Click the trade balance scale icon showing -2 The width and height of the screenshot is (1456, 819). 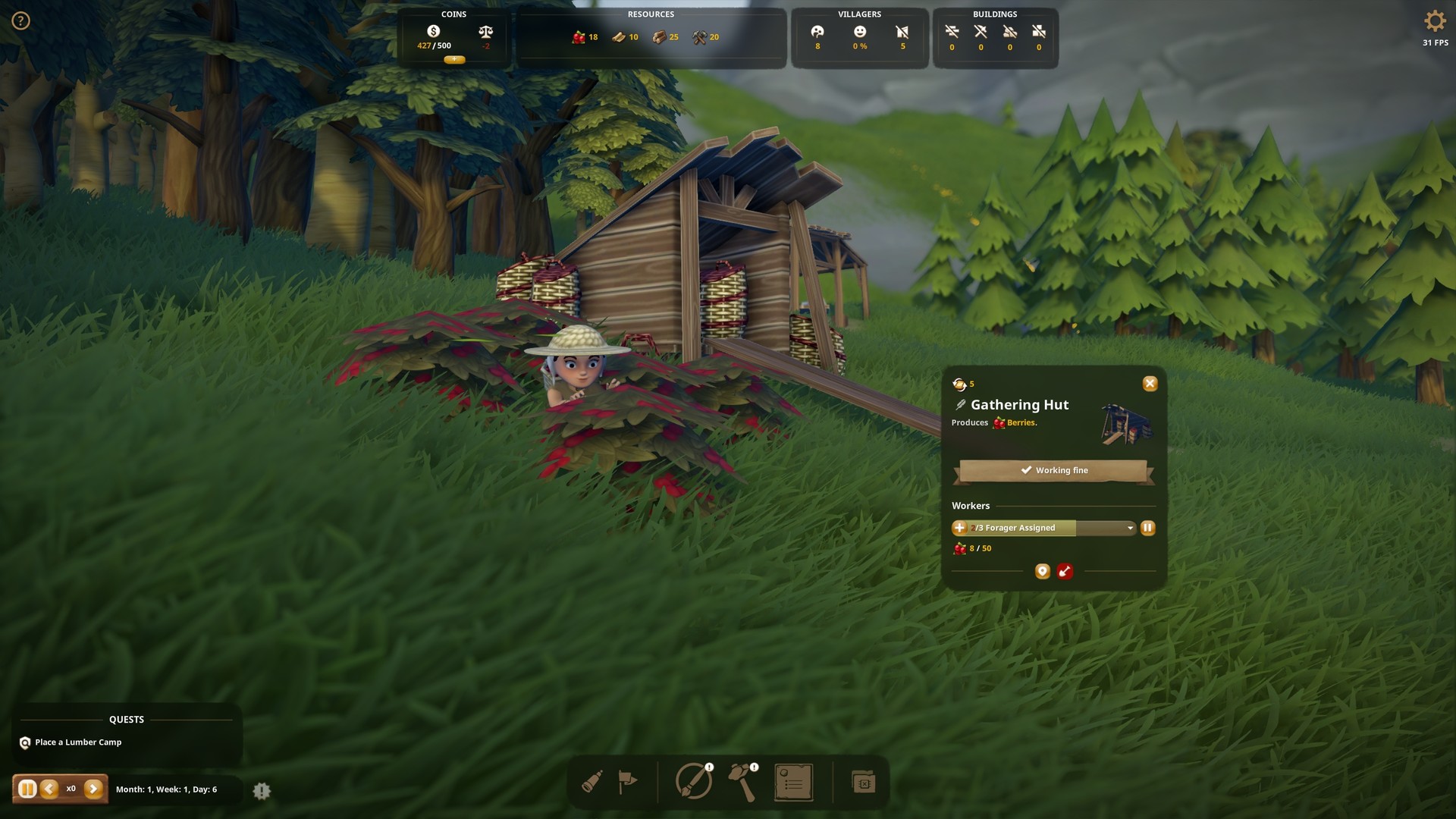pos(484,33)
